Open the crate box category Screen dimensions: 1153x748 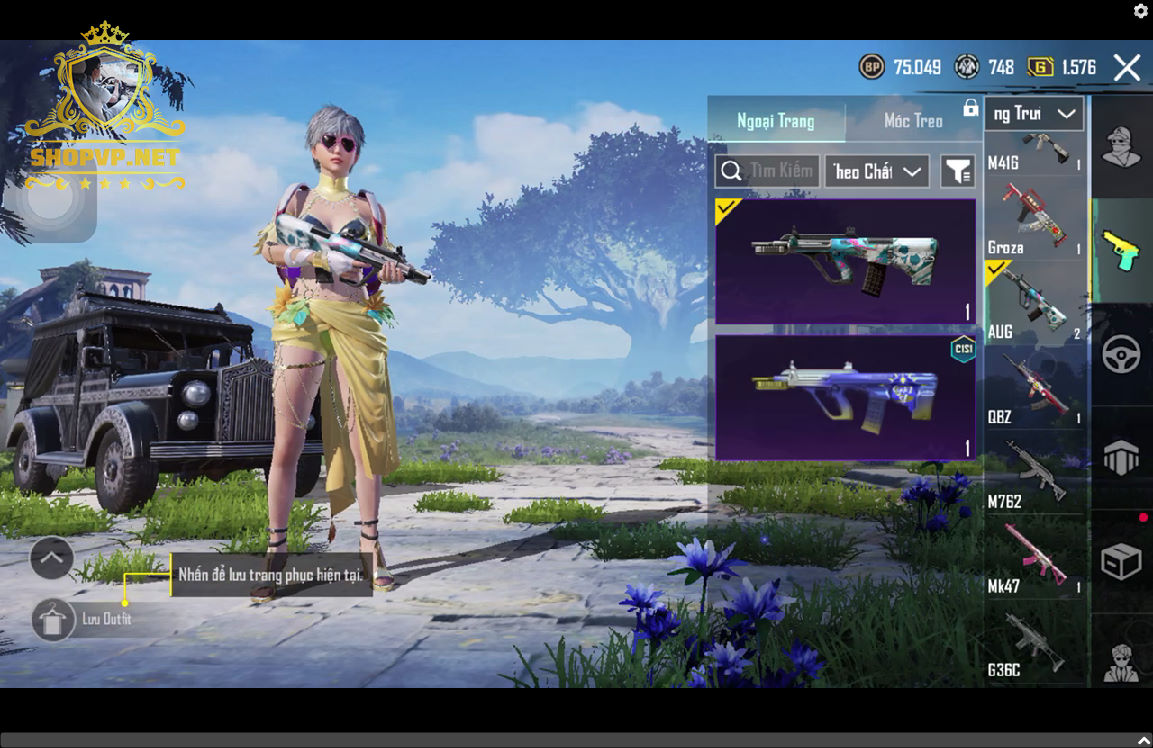pos(1121,561)
